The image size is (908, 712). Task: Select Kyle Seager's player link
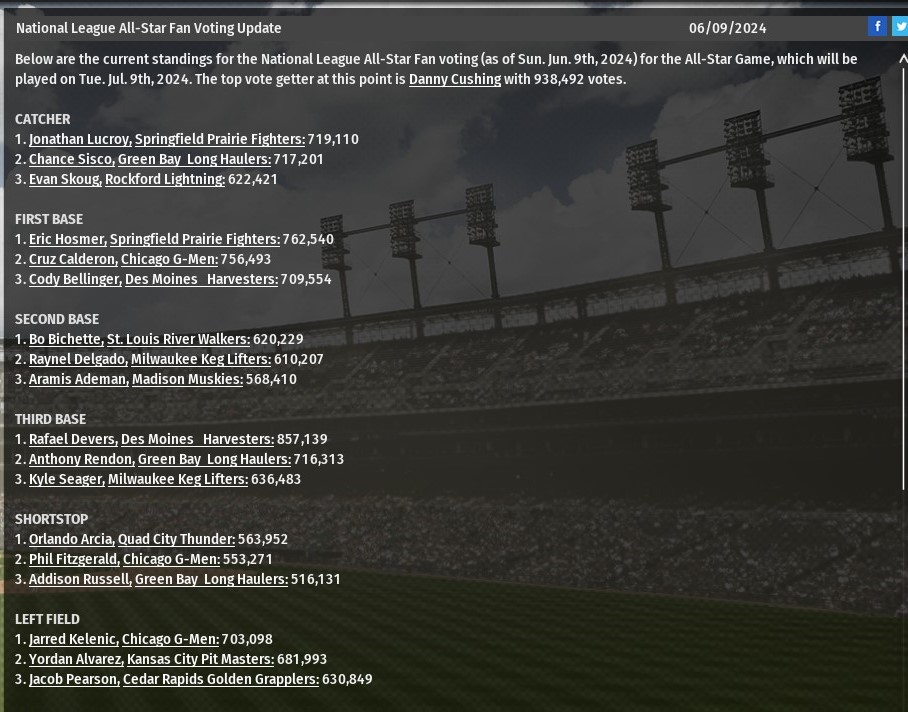tap(65, 479)
